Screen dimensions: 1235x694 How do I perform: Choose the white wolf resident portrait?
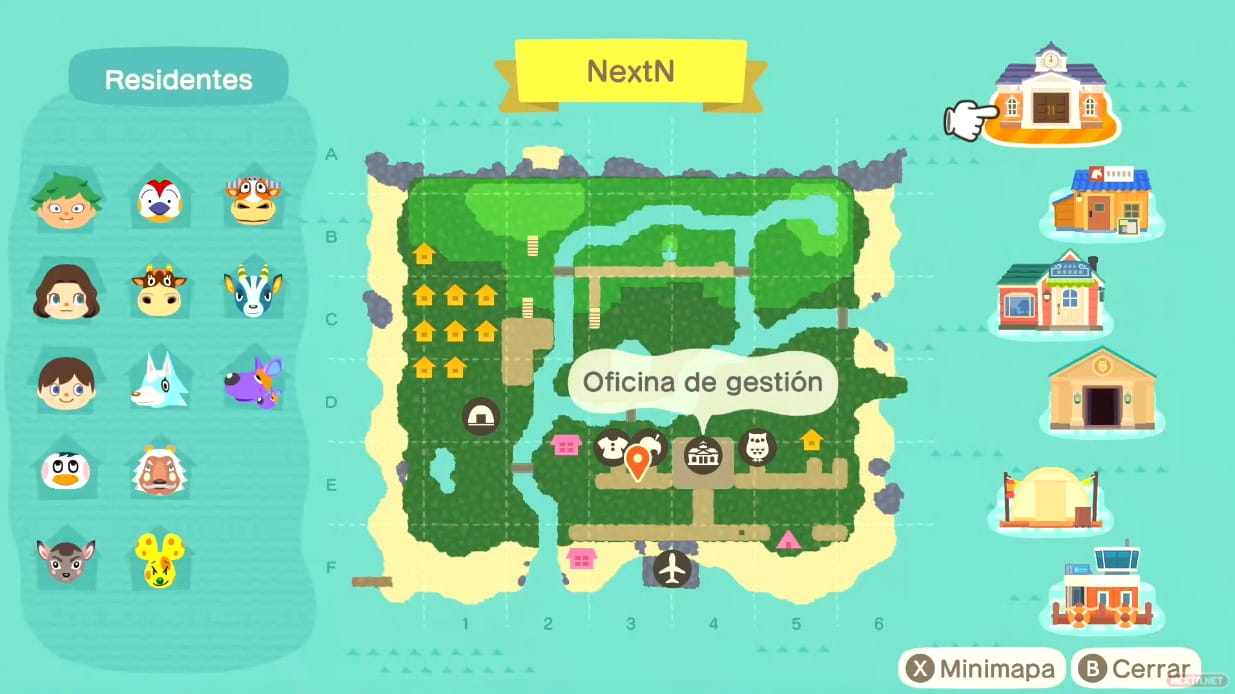[159, 380]
